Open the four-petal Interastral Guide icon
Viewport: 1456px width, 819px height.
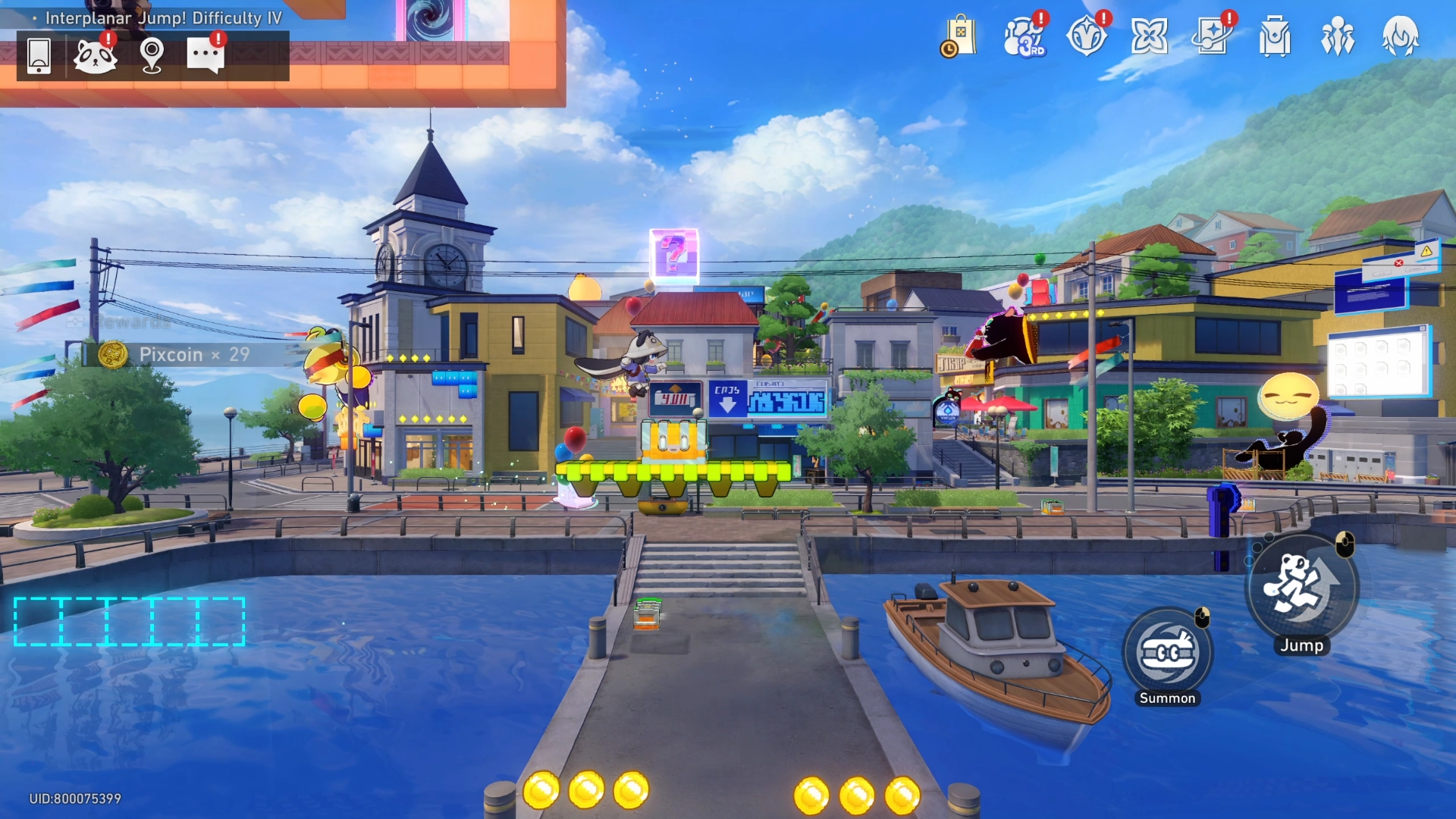point(1151,38)
